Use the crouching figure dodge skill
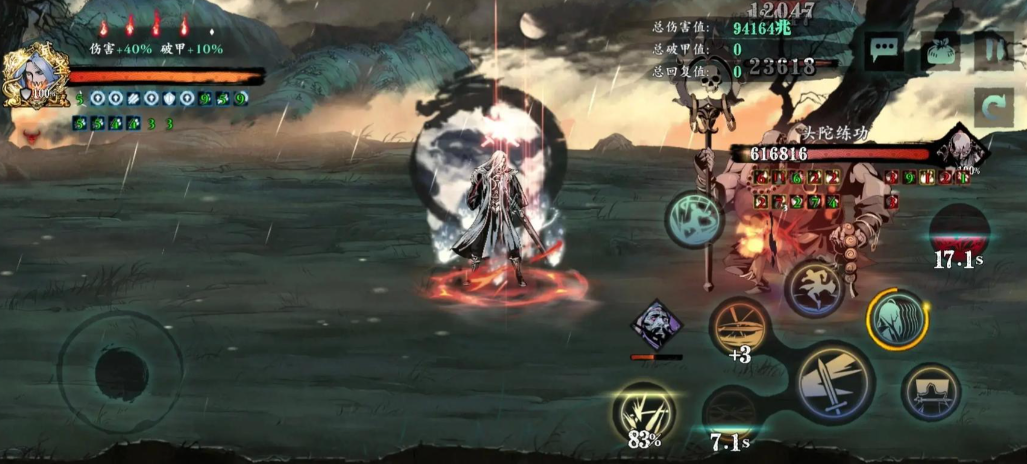Viewport: 1027px width, 464px height. [x=930, y=391]
